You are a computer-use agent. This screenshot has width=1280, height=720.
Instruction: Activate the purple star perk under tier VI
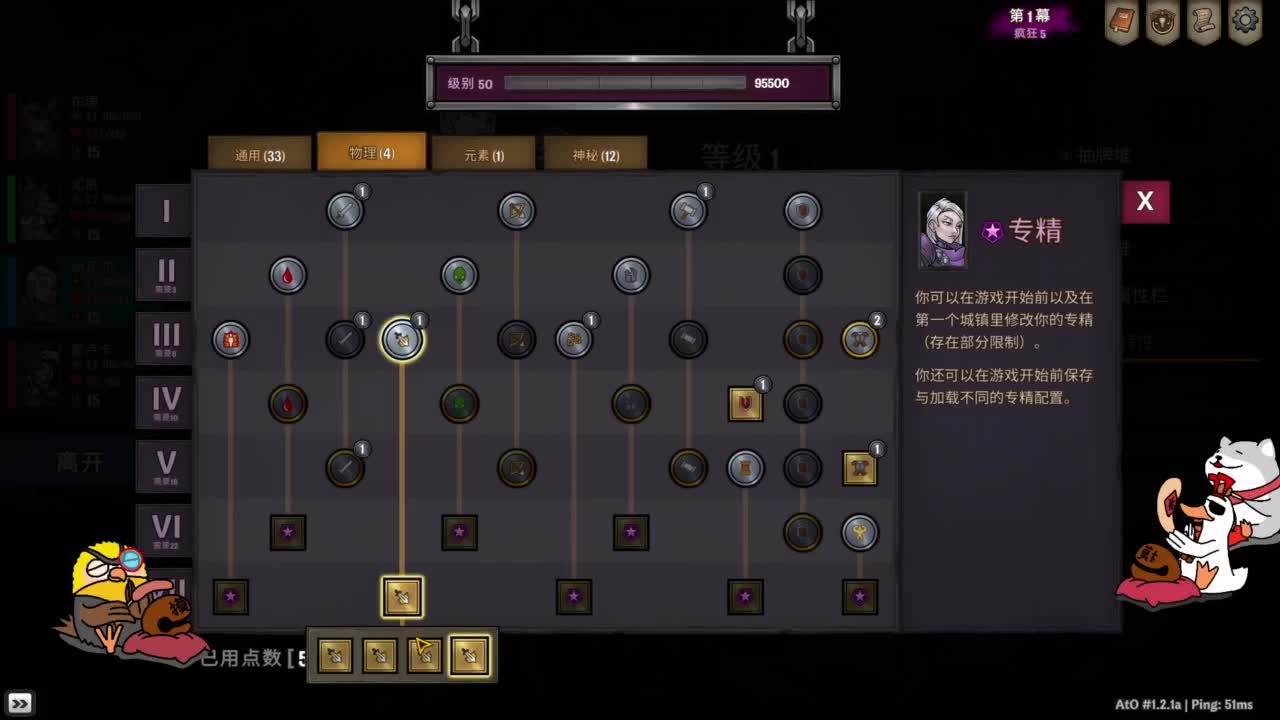tap(288, 532)
